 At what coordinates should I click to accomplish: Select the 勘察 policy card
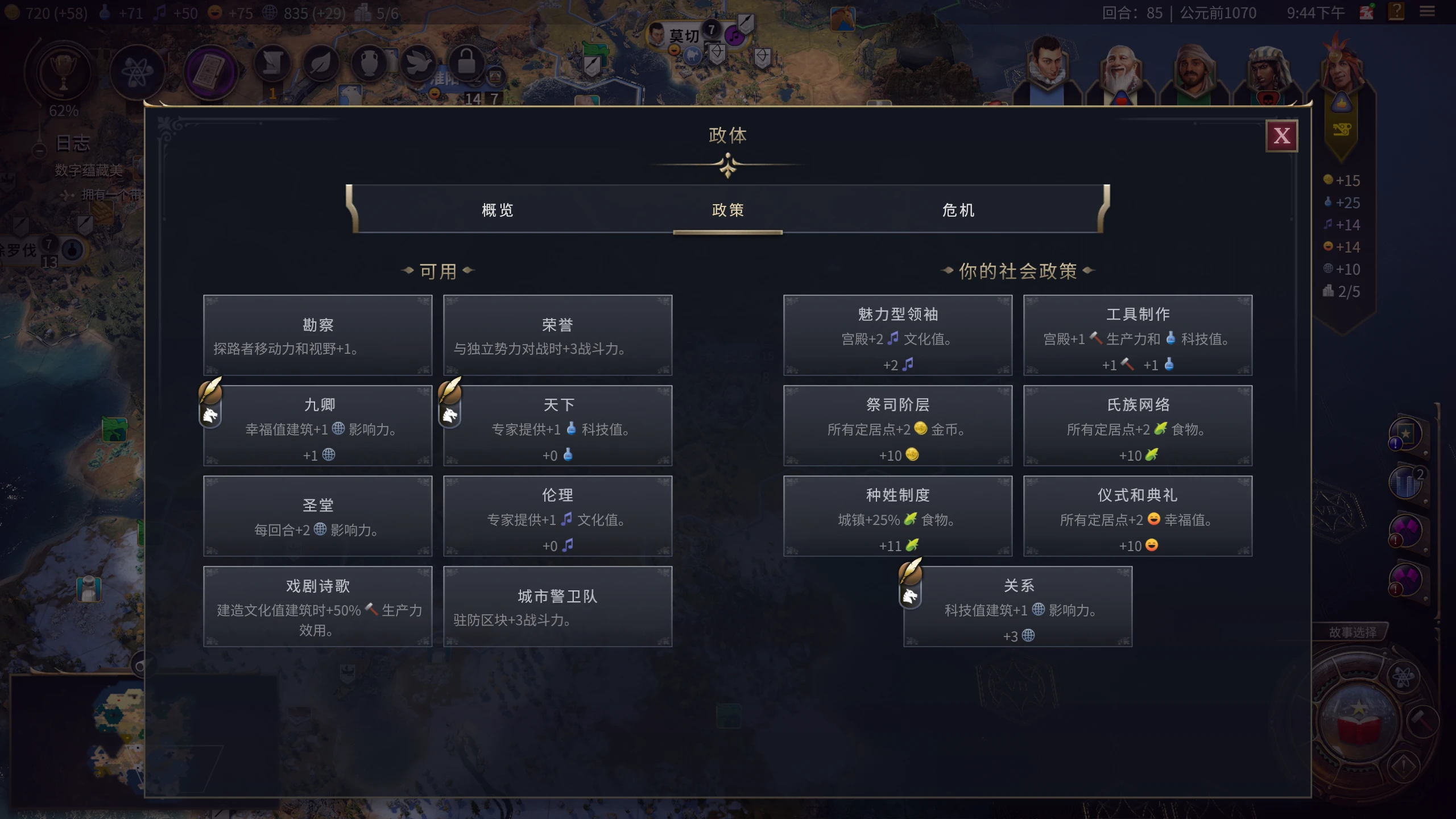coord(318,336)
